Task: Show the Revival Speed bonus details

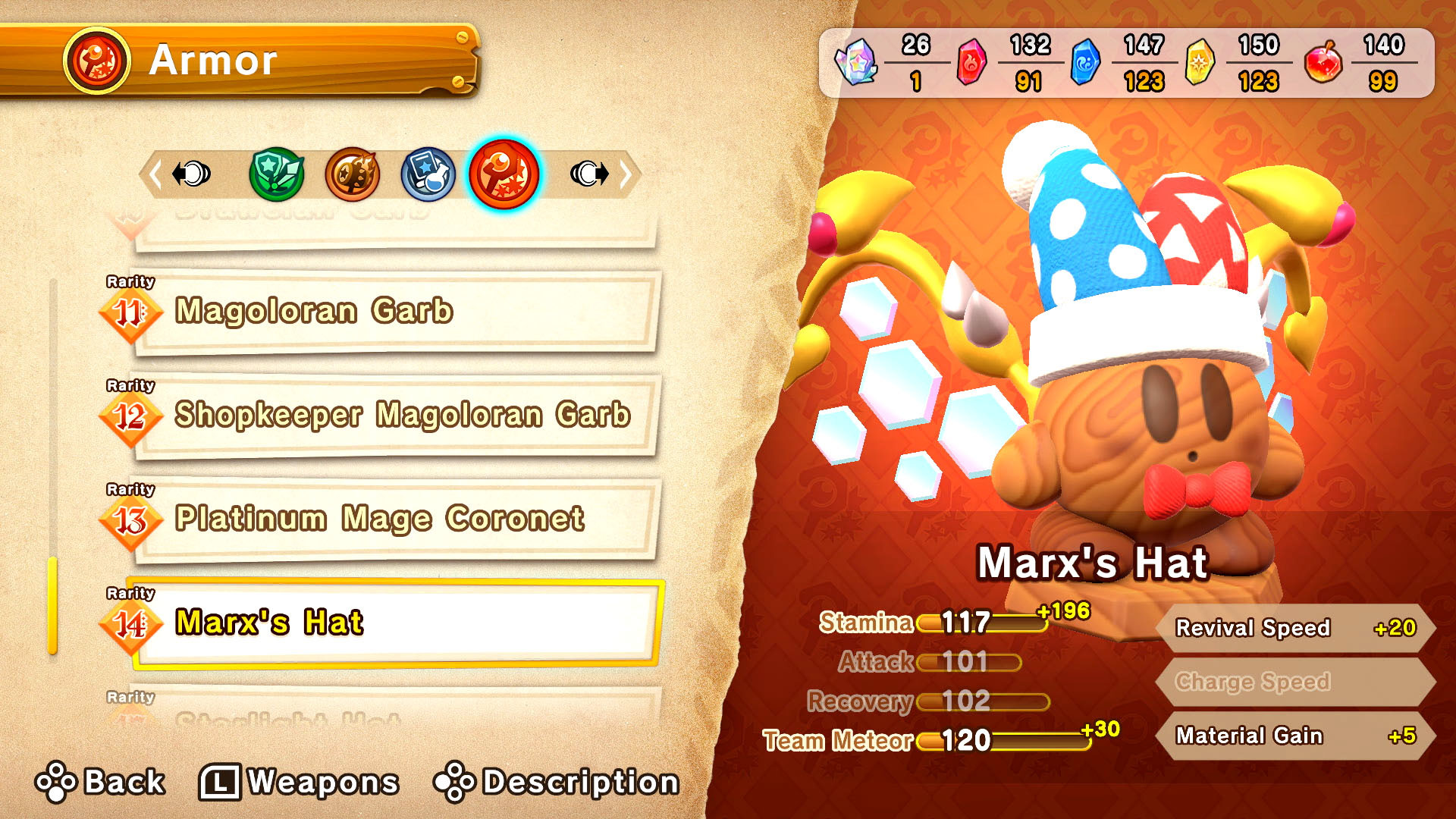Action: tap(1295, 628)
